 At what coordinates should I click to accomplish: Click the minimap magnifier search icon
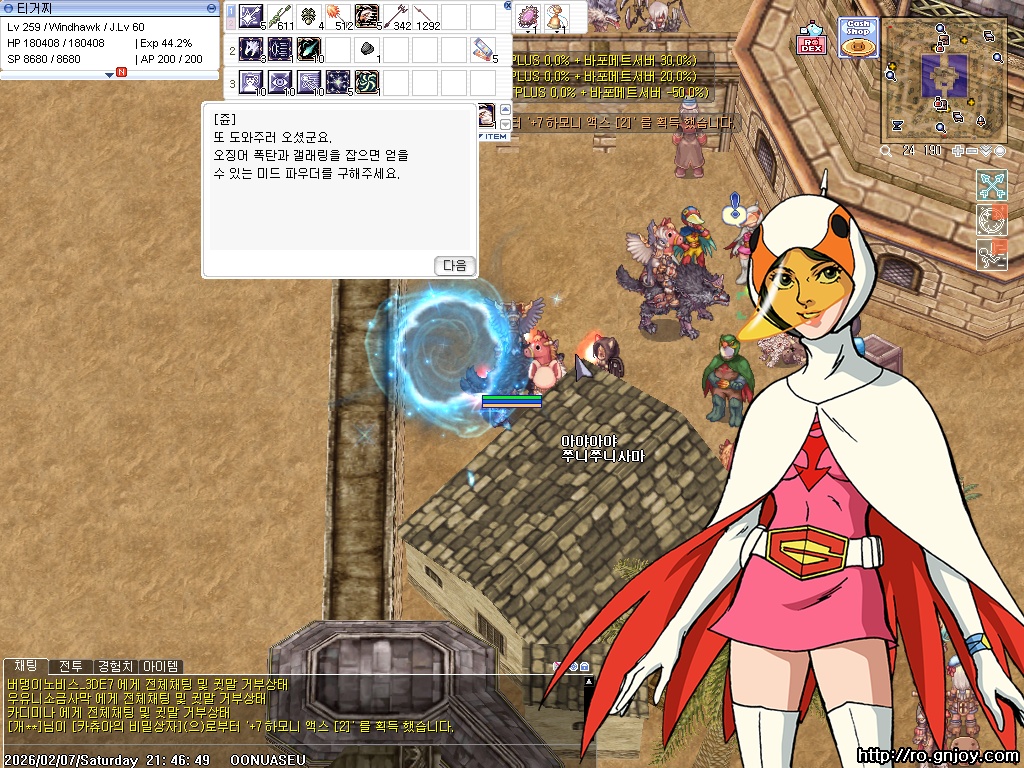[x=886, y=151]
